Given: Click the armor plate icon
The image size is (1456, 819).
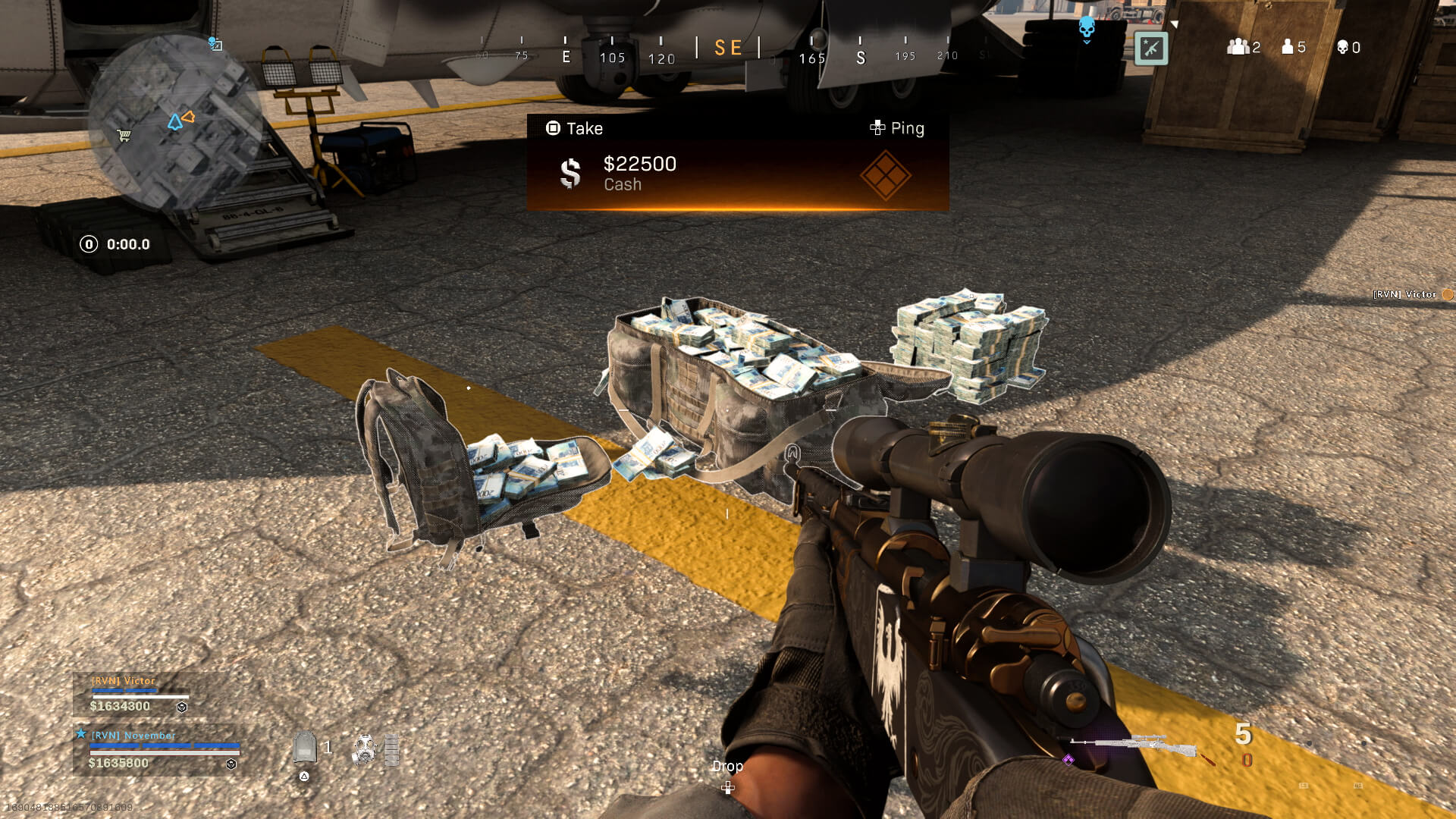Looking at the screenshot, I should [x=305, y=748].
